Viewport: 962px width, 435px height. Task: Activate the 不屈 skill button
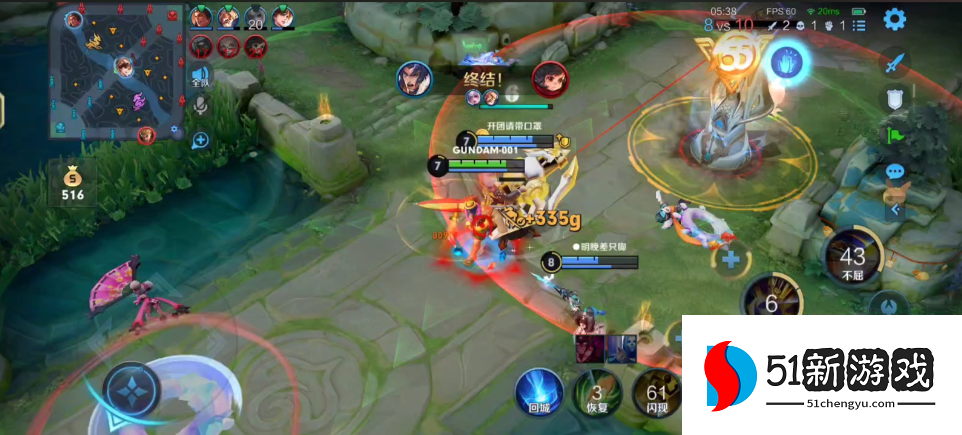(x=852, y=256)
